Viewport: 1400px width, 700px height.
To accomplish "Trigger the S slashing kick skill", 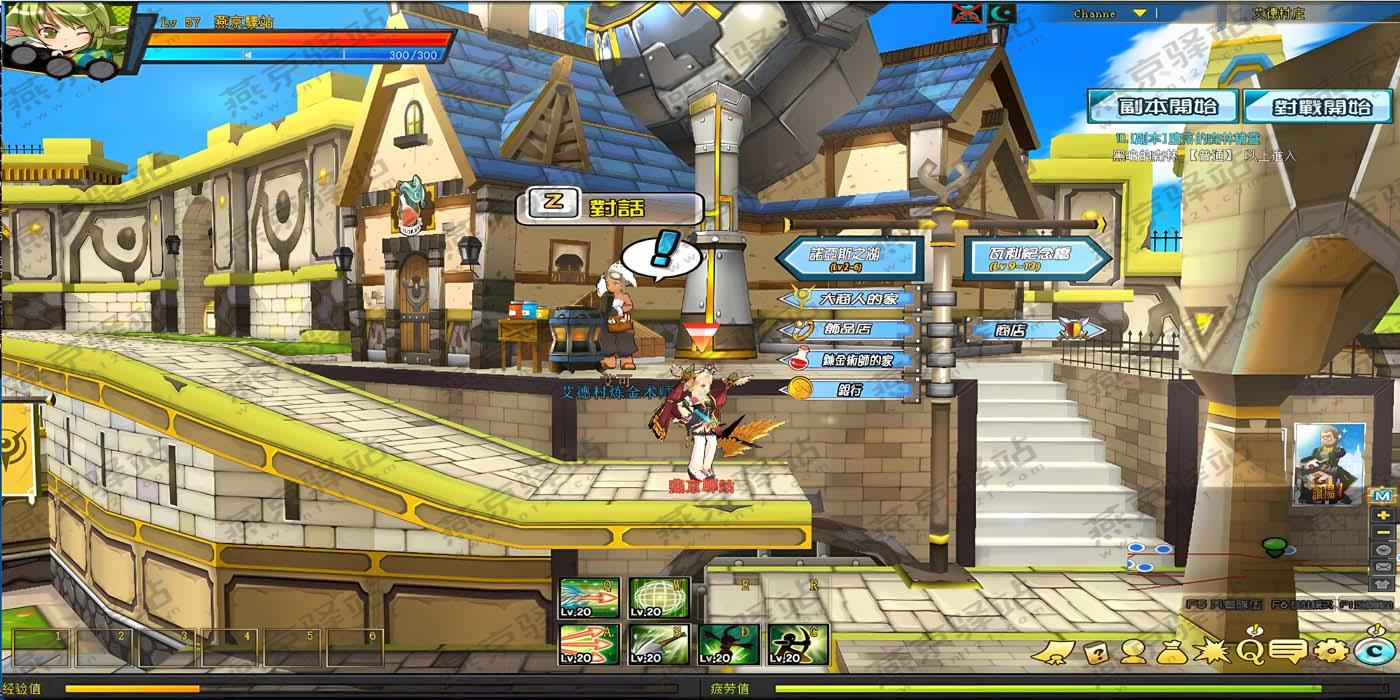I will pos(659,644).
